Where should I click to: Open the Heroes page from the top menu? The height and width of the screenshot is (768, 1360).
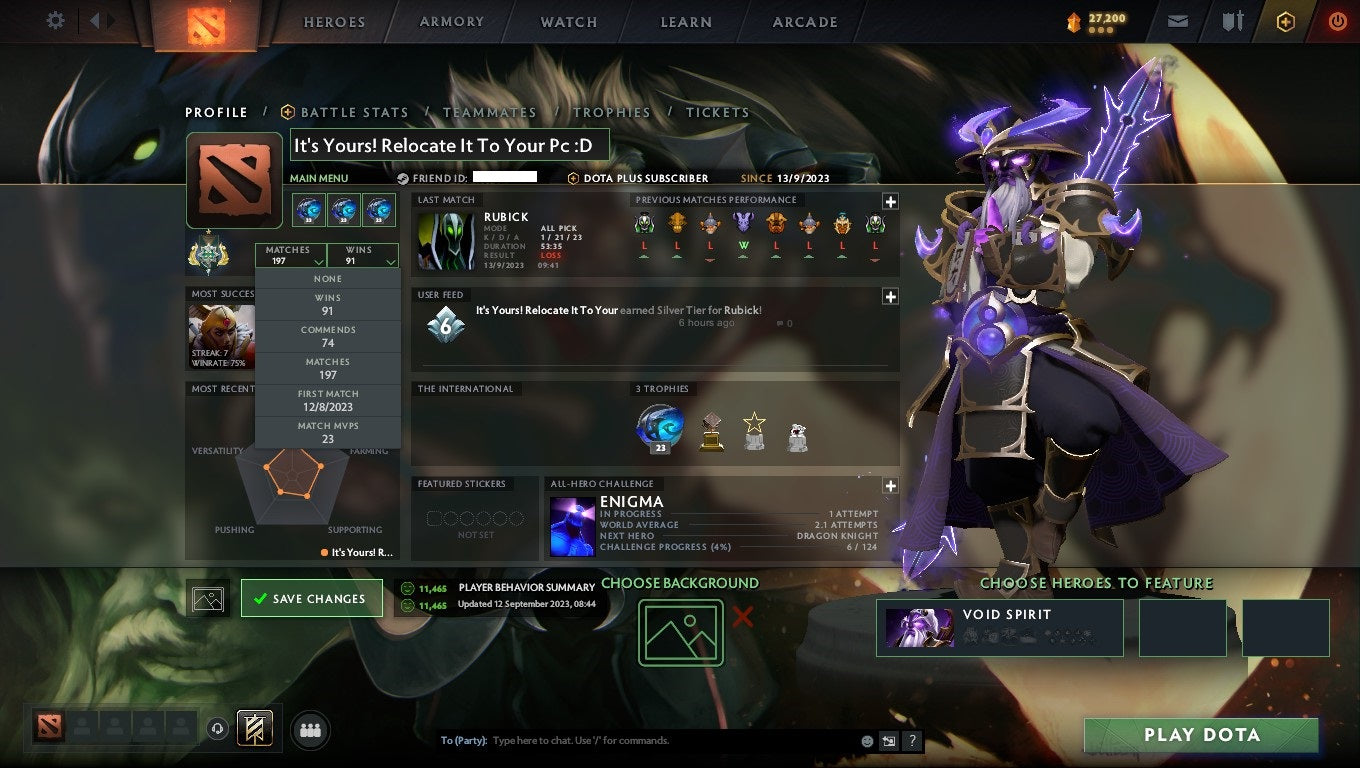click(x=333, y=20)
